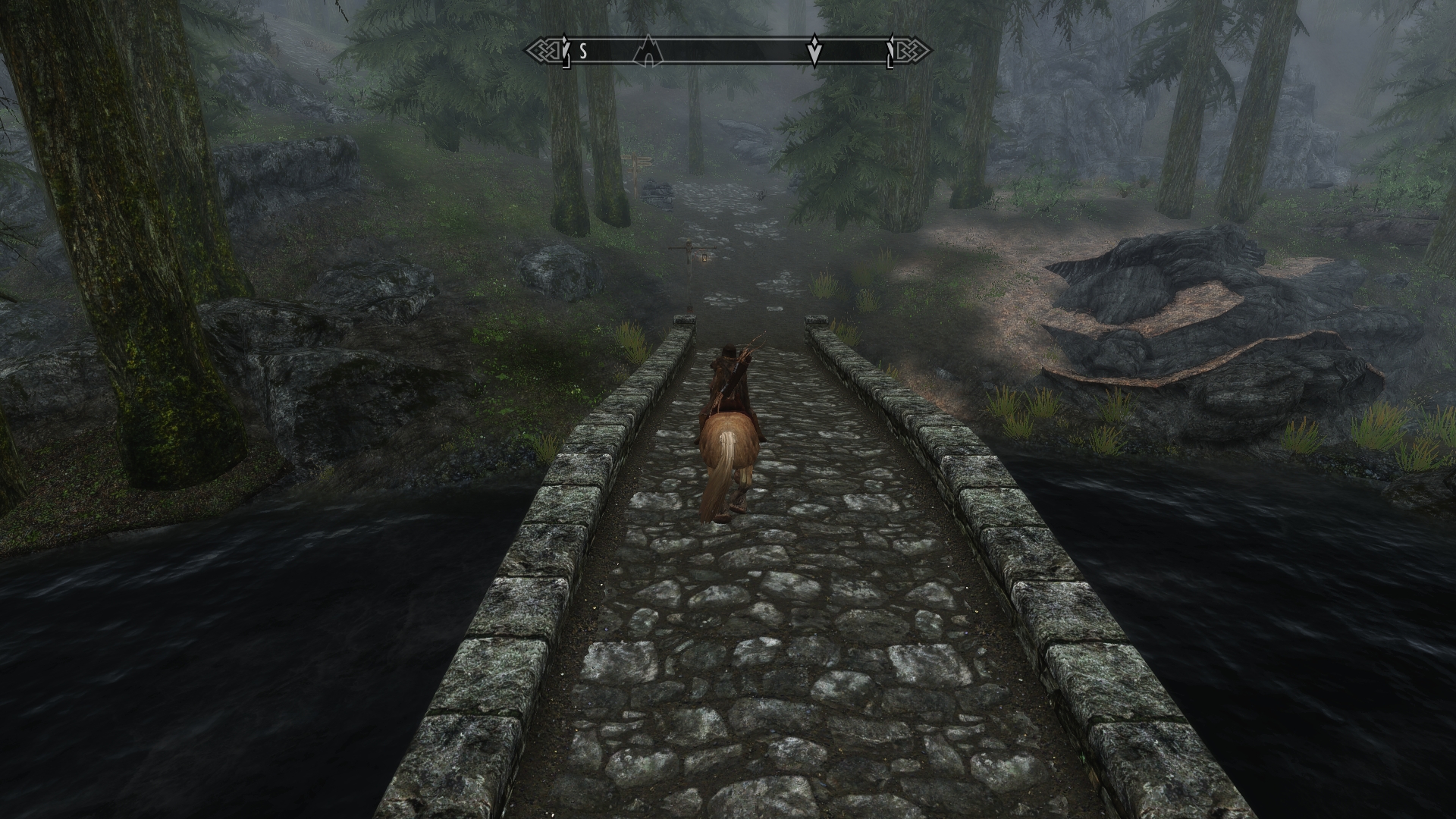Image resolution: width=1456 pixels, height=819 pixels.
Task: Select the quest arrow marker on the compass
Action: (814, 52)
